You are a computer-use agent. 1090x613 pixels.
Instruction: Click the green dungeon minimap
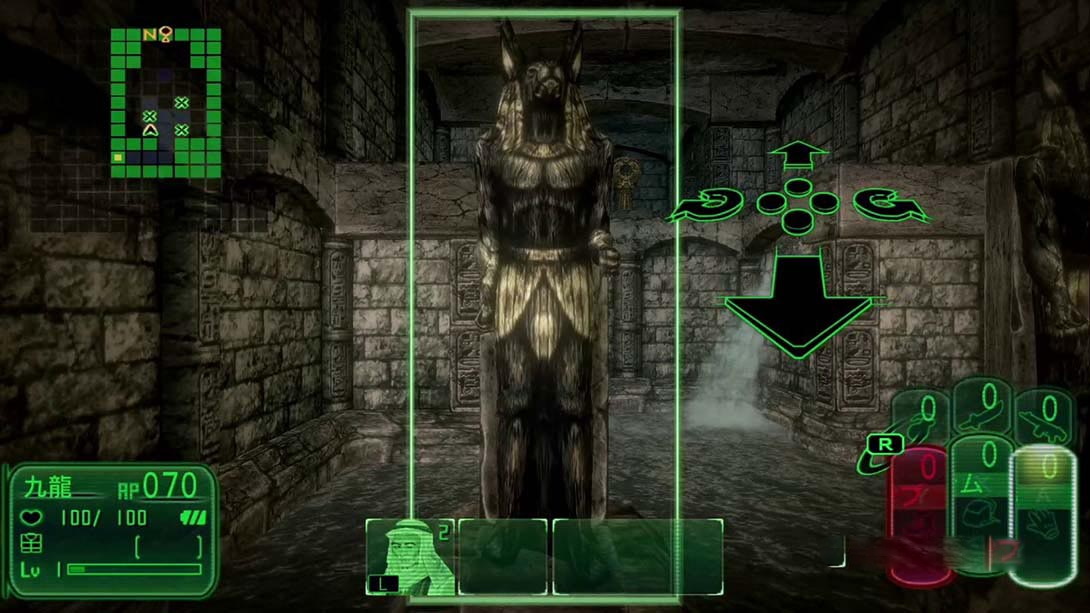coord(165,101)
